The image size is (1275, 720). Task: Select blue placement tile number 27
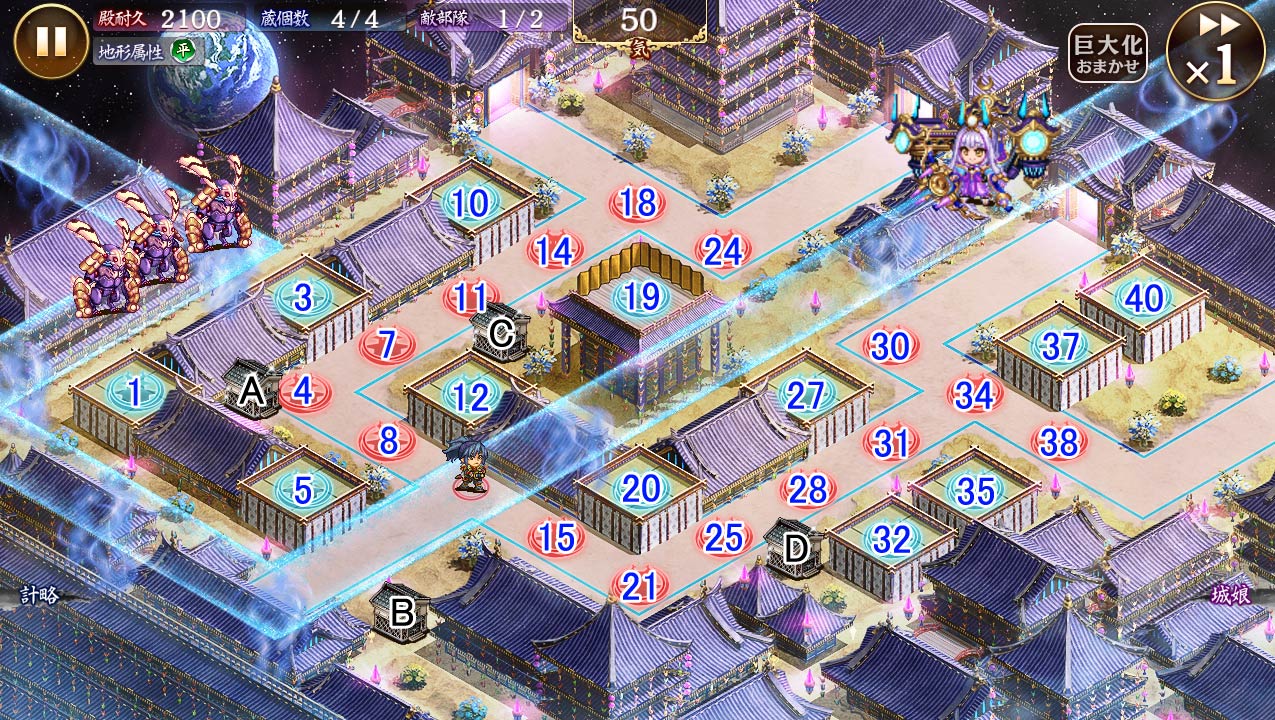pos(805,395)
